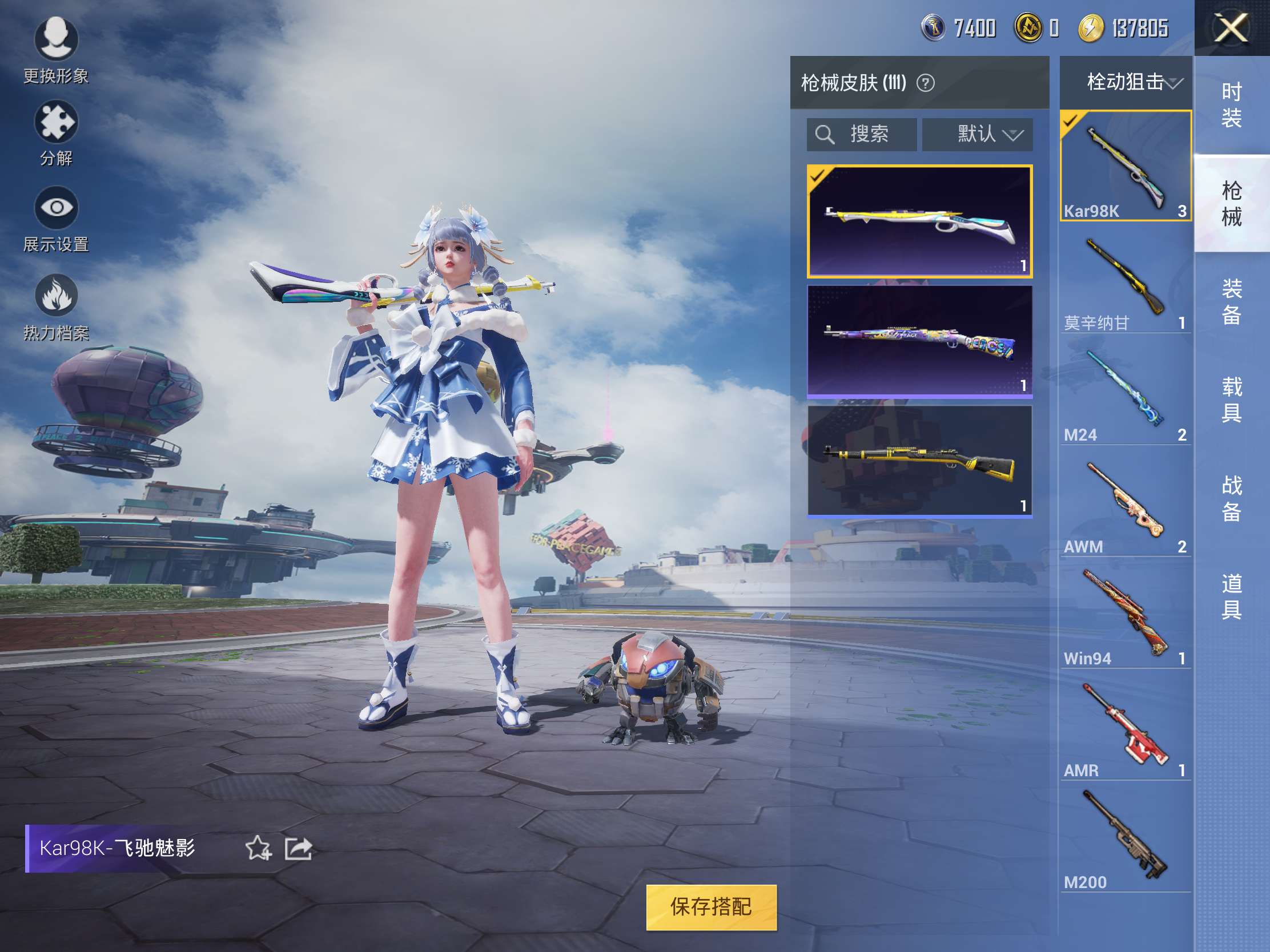Choose the M200 weapon entry
The height and width of the screenshot is (952, 1270).
pyautogui.click(x=1125, y=840)
